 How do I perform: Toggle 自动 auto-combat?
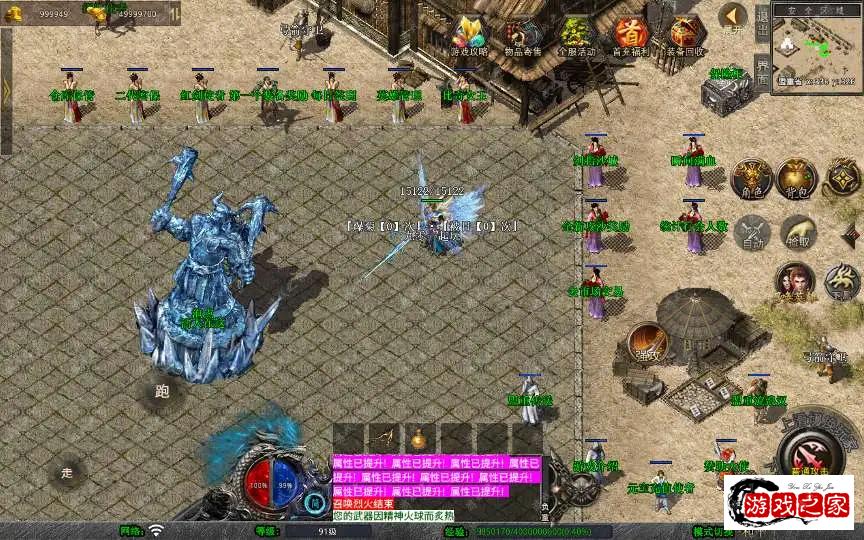[750, 231]
